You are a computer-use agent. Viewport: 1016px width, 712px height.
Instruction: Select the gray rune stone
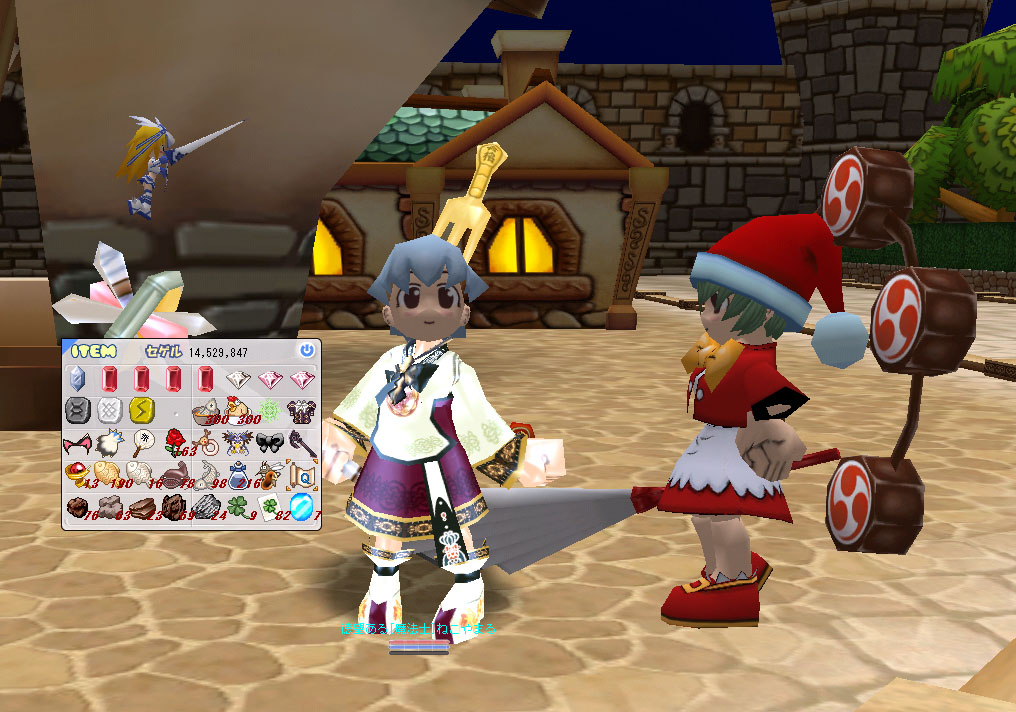77,410
